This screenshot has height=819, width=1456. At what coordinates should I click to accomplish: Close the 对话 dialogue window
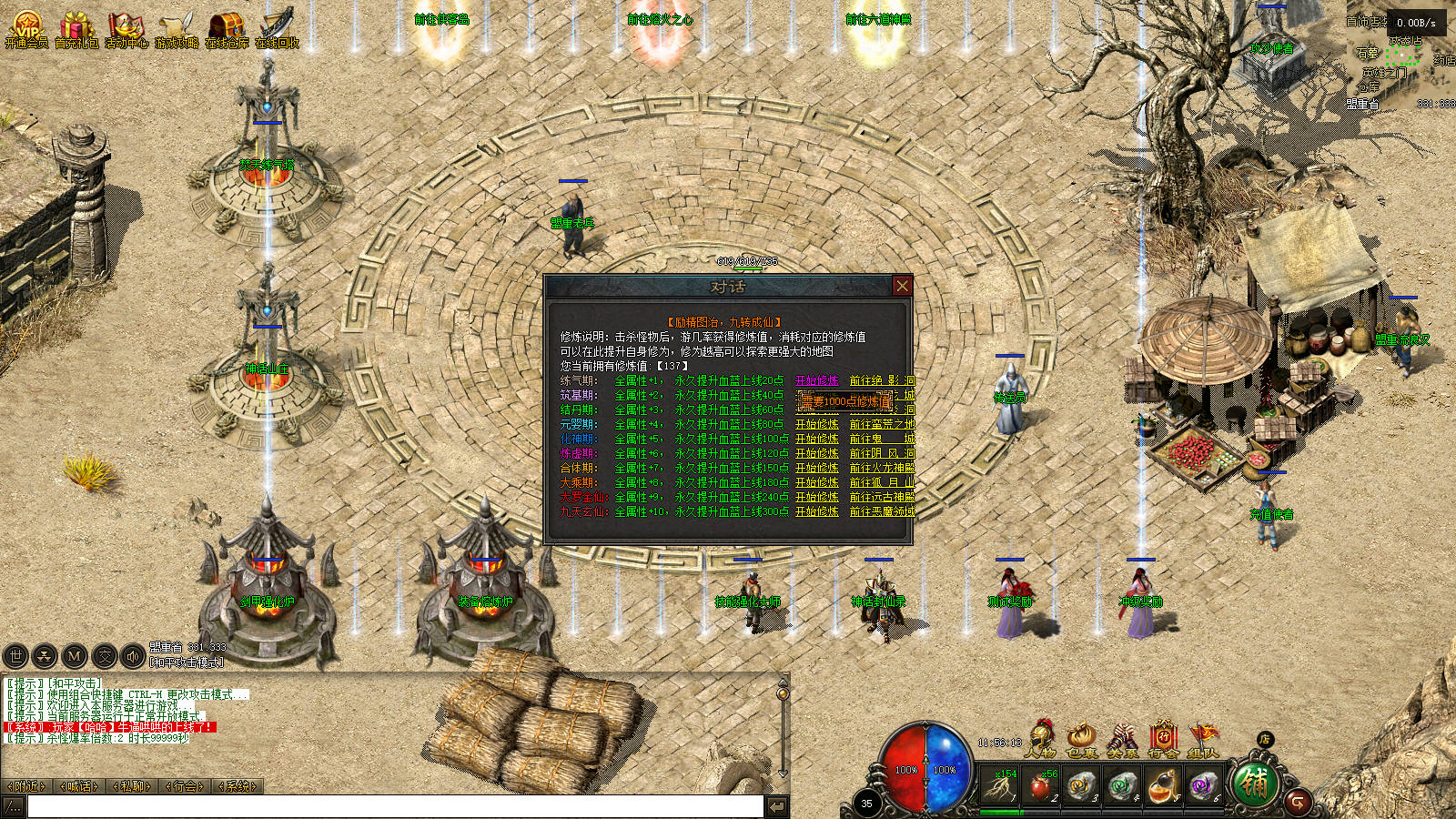[902, 286]
